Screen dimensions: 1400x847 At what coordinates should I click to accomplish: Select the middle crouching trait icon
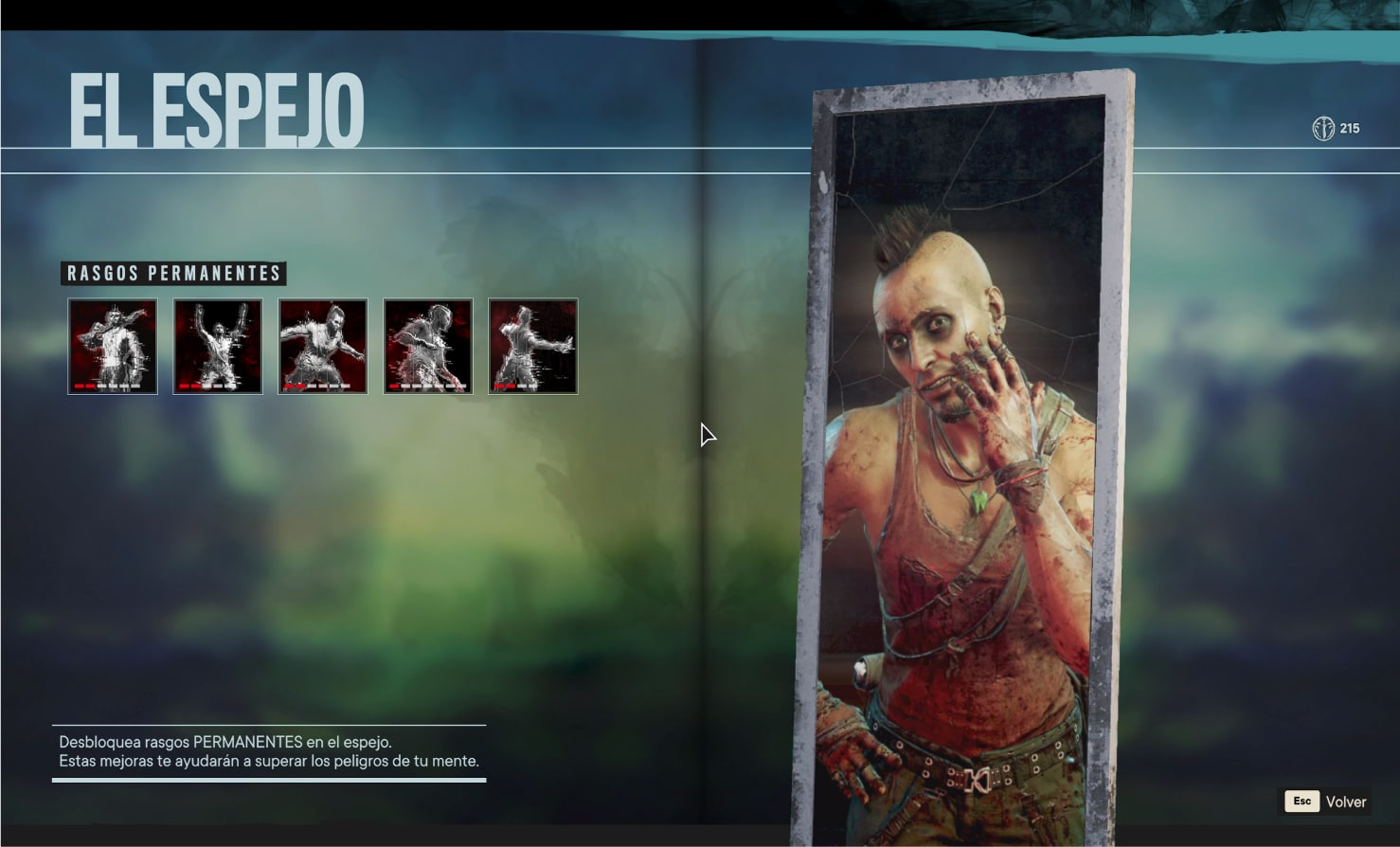click(323, 346)
